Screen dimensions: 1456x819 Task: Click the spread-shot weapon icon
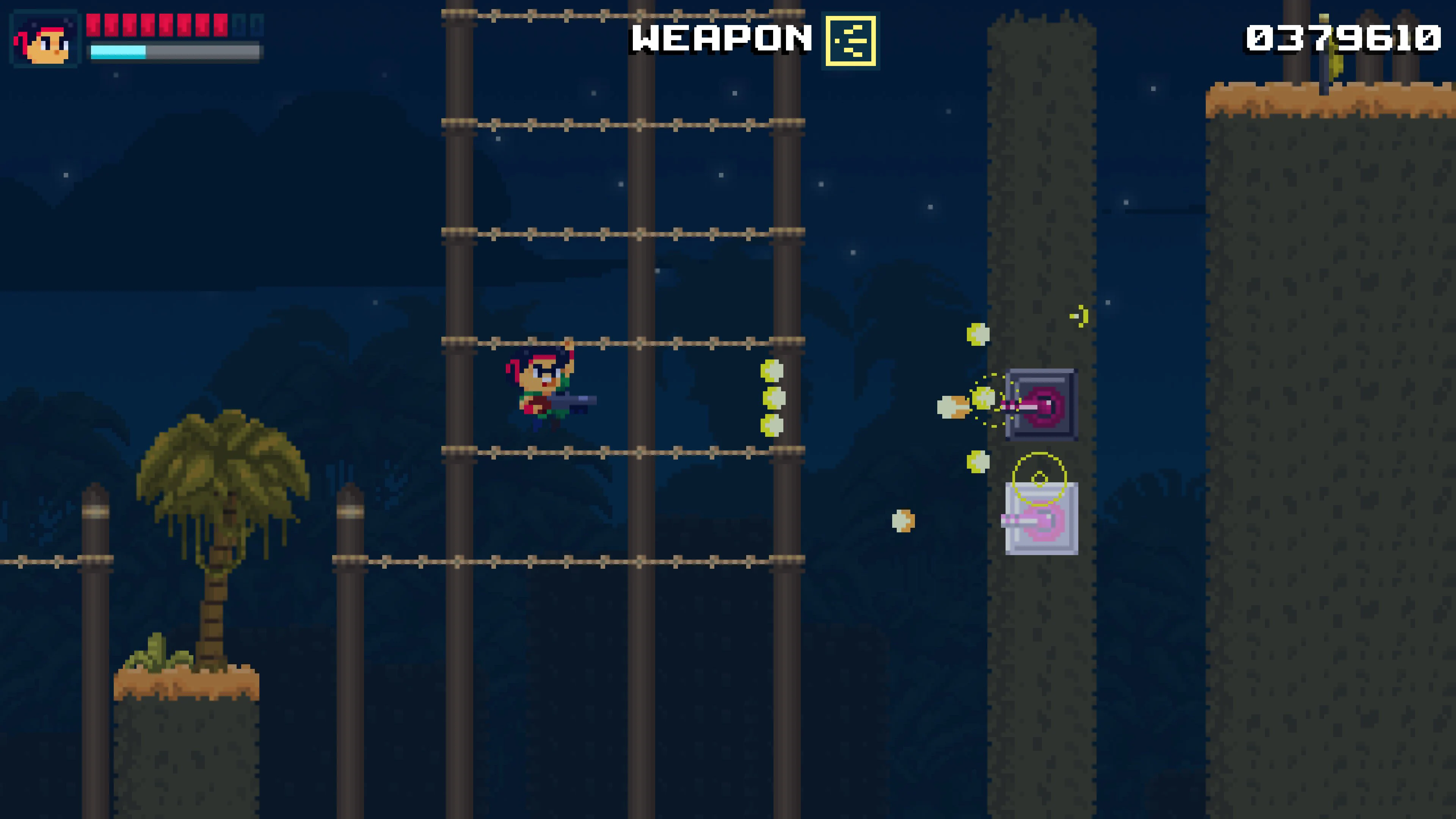tap(851, 40)
